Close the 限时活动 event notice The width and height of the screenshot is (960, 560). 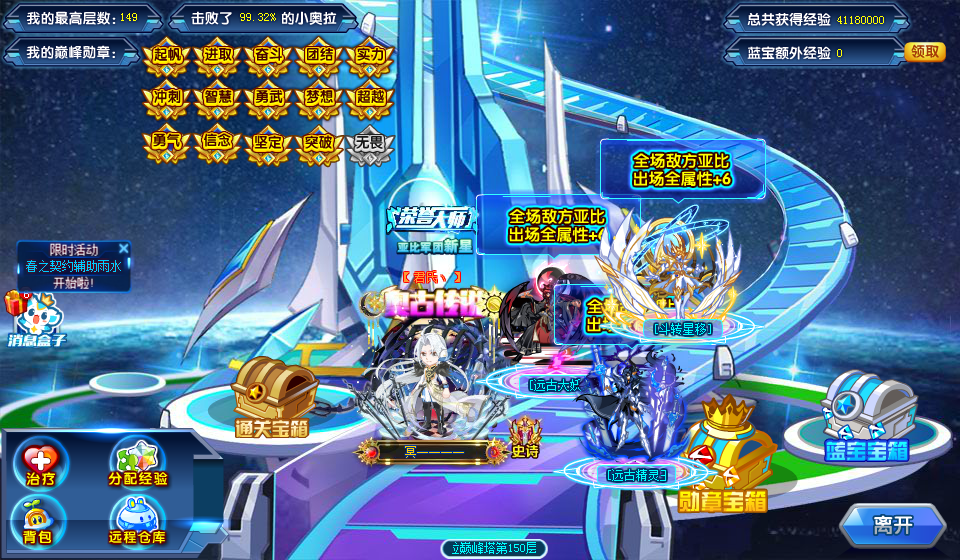click(x=123, y=248)
